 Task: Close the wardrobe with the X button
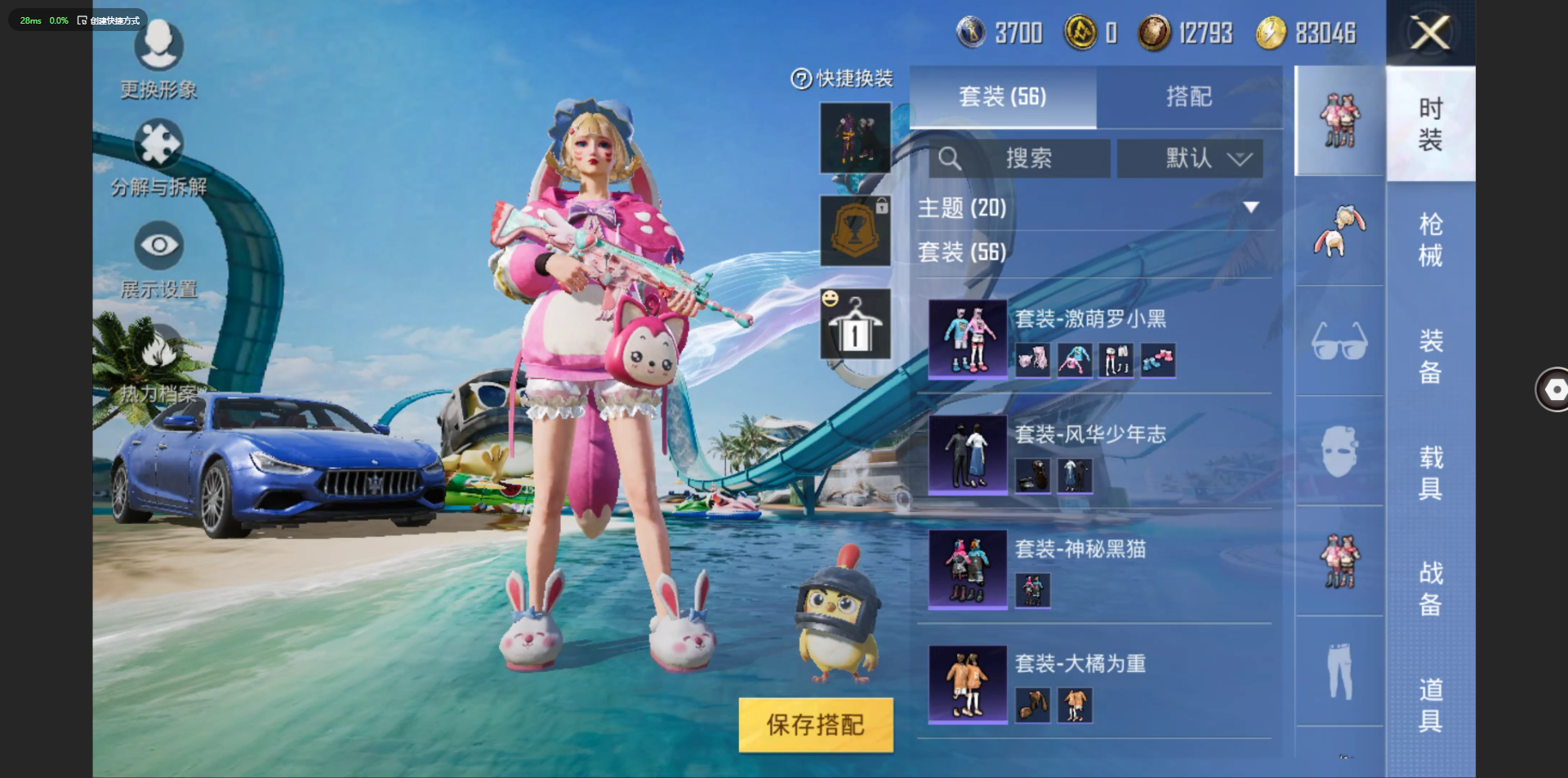pyautogui.click(x=1430, y=33)
